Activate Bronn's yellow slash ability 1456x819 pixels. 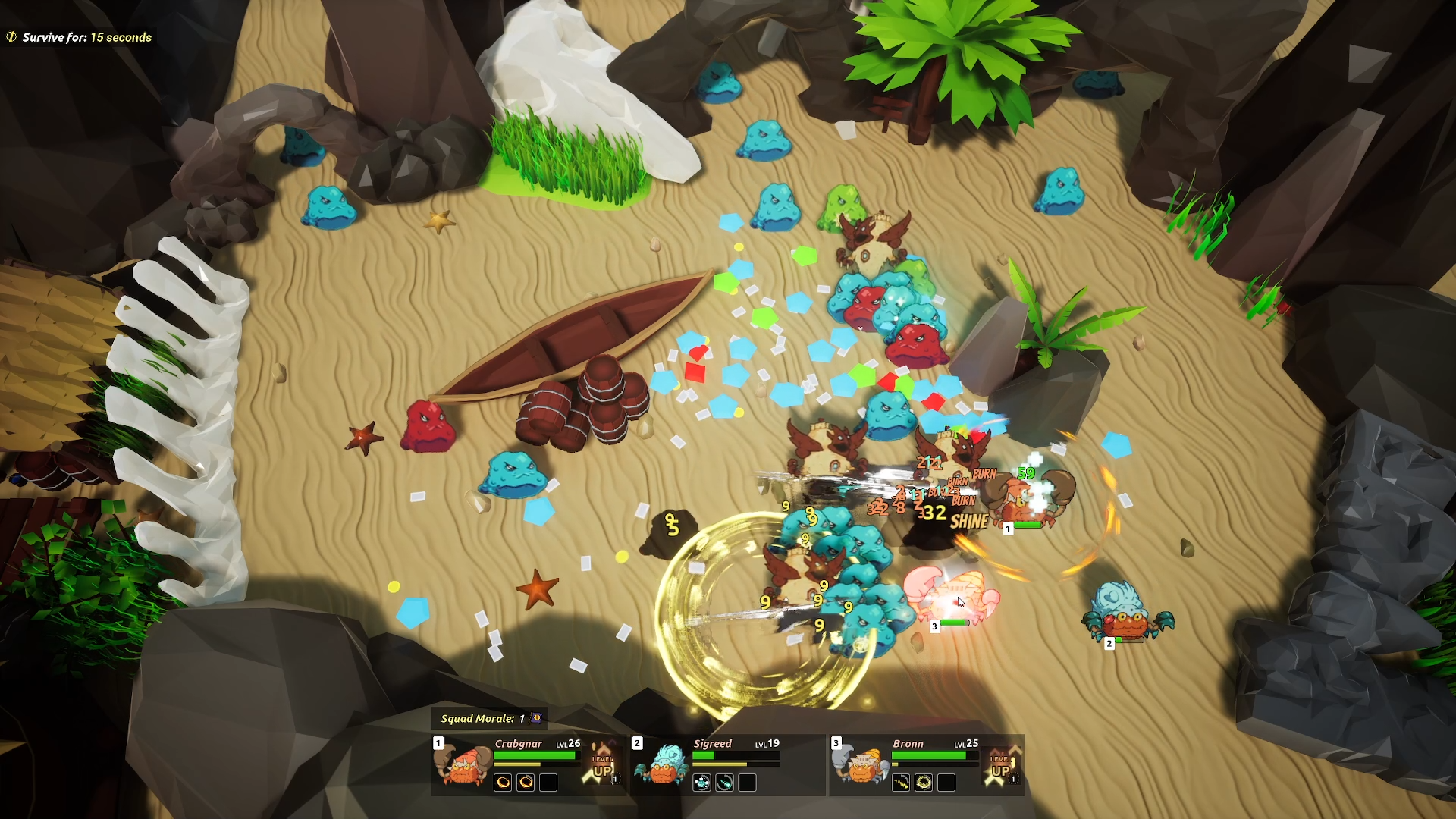pyautogui.click(x=901, y=783)
